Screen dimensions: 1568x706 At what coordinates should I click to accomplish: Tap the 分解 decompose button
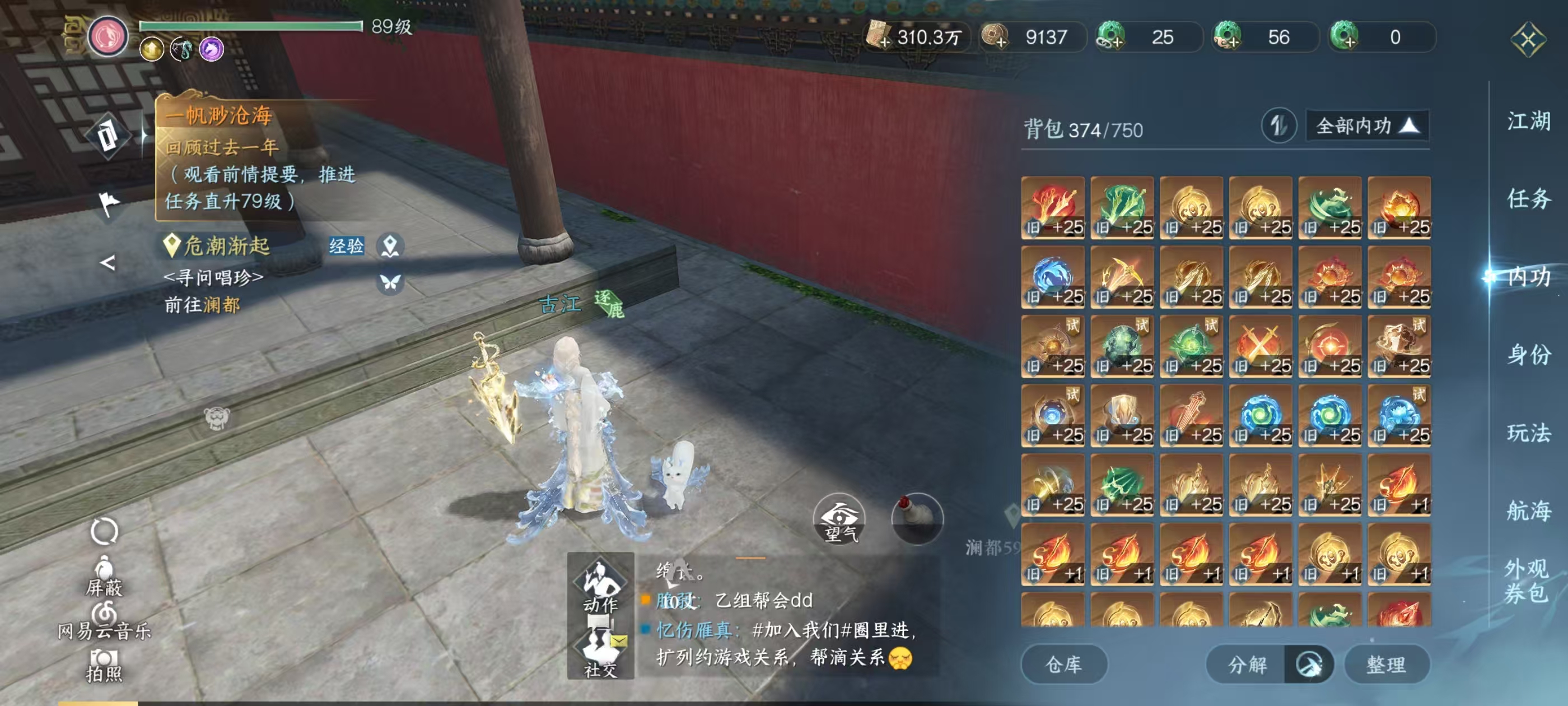[1247, 664]
